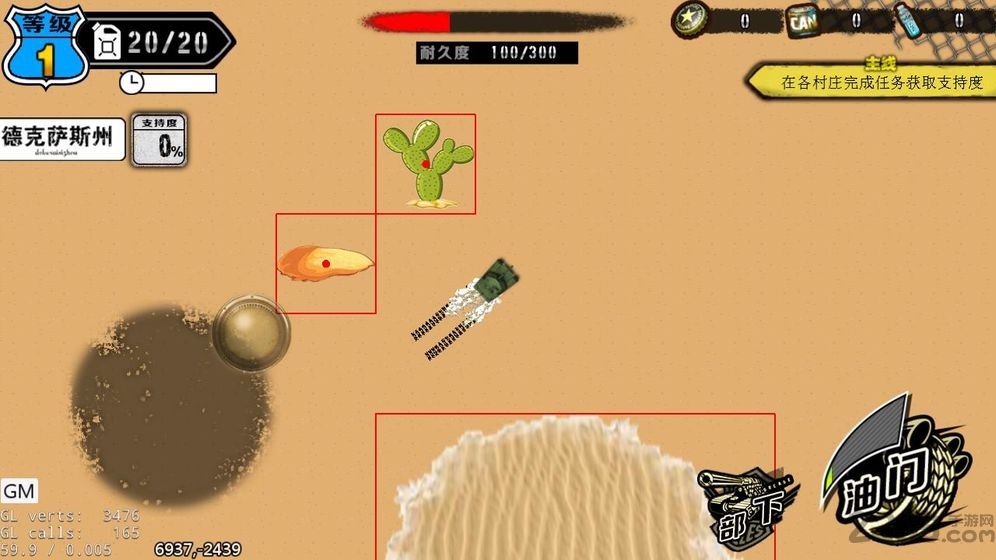Tap the fuel jerrycan icon

(x=107, y=41)
